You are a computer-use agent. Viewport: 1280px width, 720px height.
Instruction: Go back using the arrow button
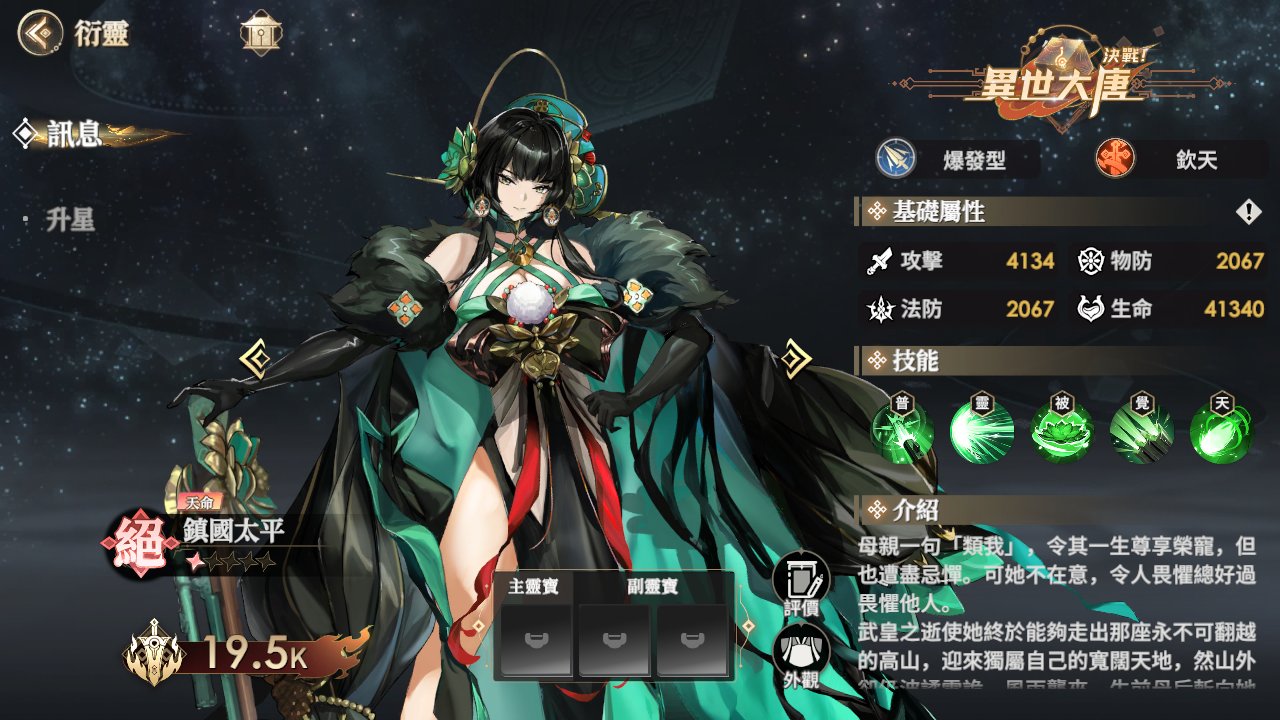coord(39,33)
